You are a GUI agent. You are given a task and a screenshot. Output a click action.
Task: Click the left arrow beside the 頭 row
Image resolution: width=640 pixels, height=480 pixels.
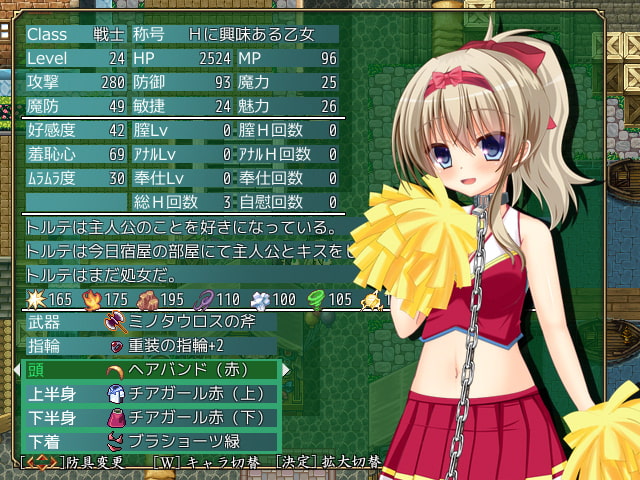[x=16, y=370]
